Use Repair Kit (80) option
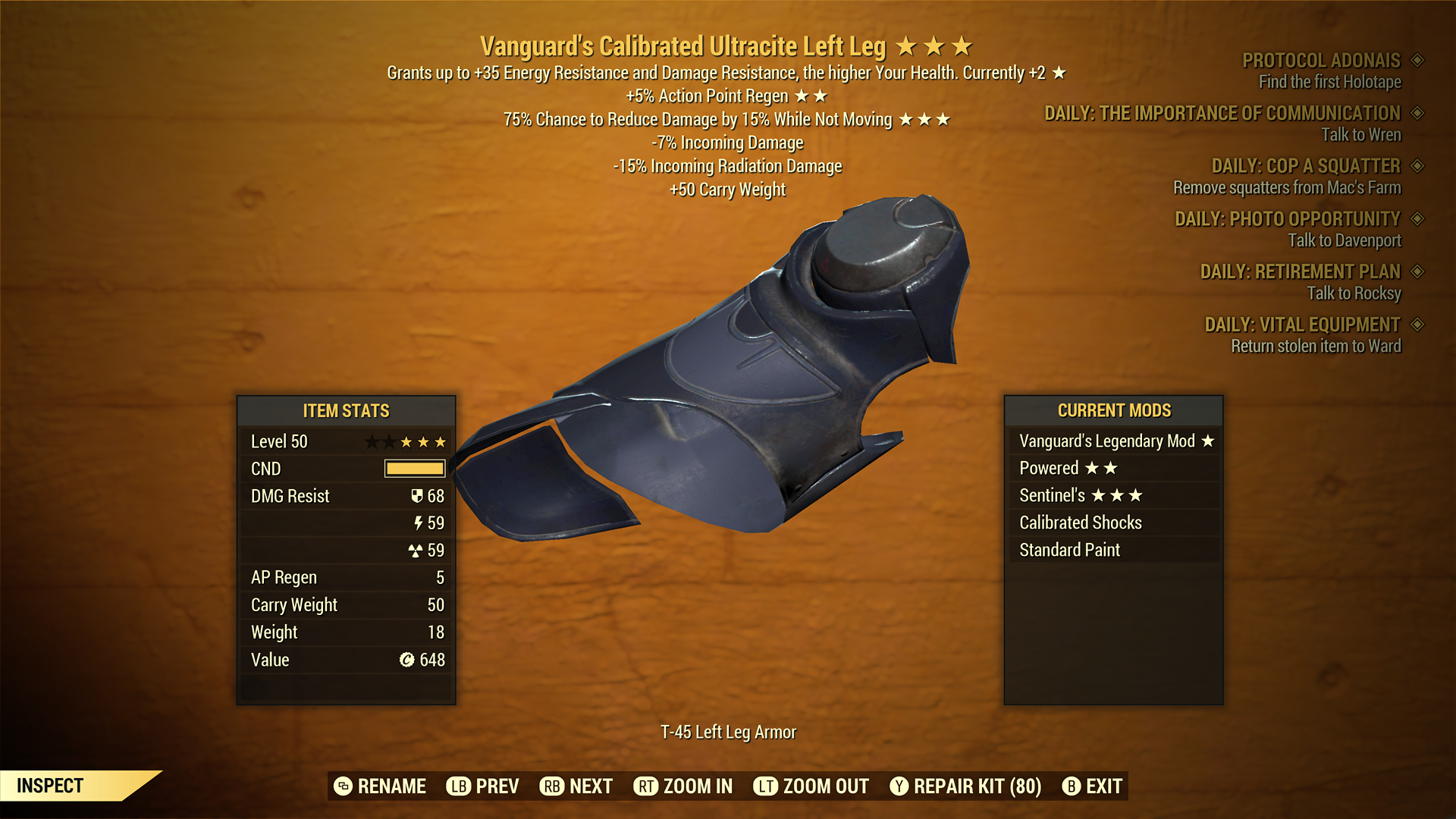Screen dimensions: 1456x819 click(965, 786)
